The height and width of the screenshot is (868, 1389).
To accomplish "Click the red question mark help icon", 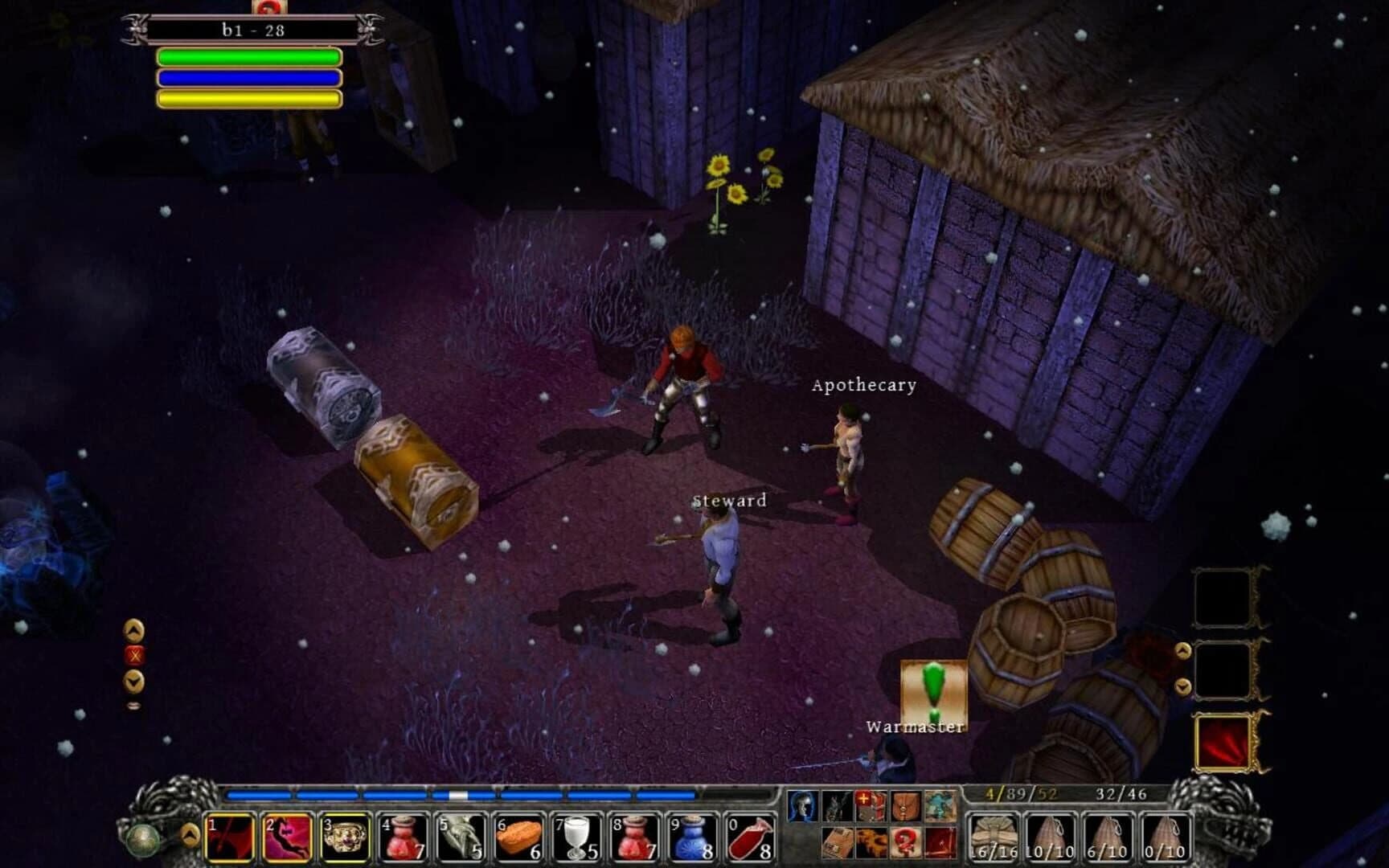I will click(905, 842).
